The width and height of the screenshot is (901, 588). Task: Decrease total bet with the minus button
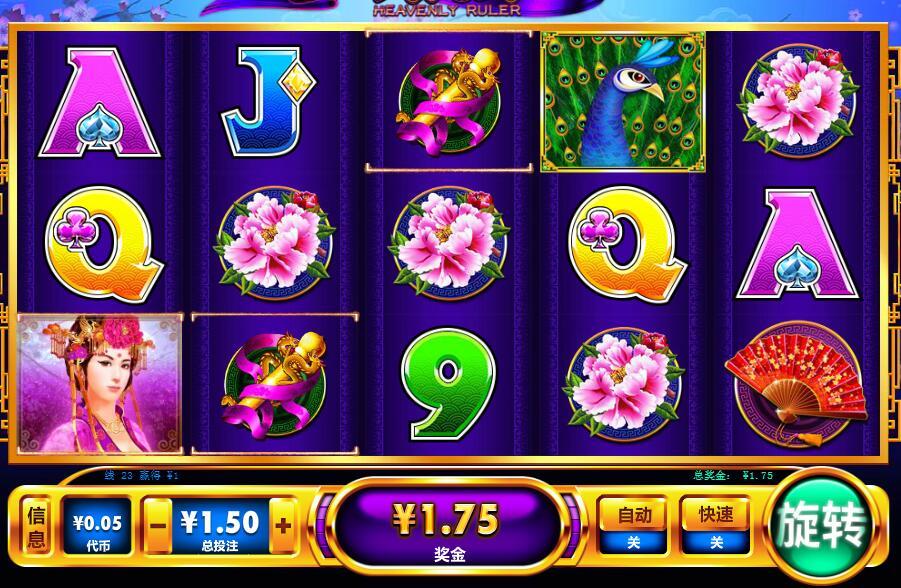coord(156,525)
